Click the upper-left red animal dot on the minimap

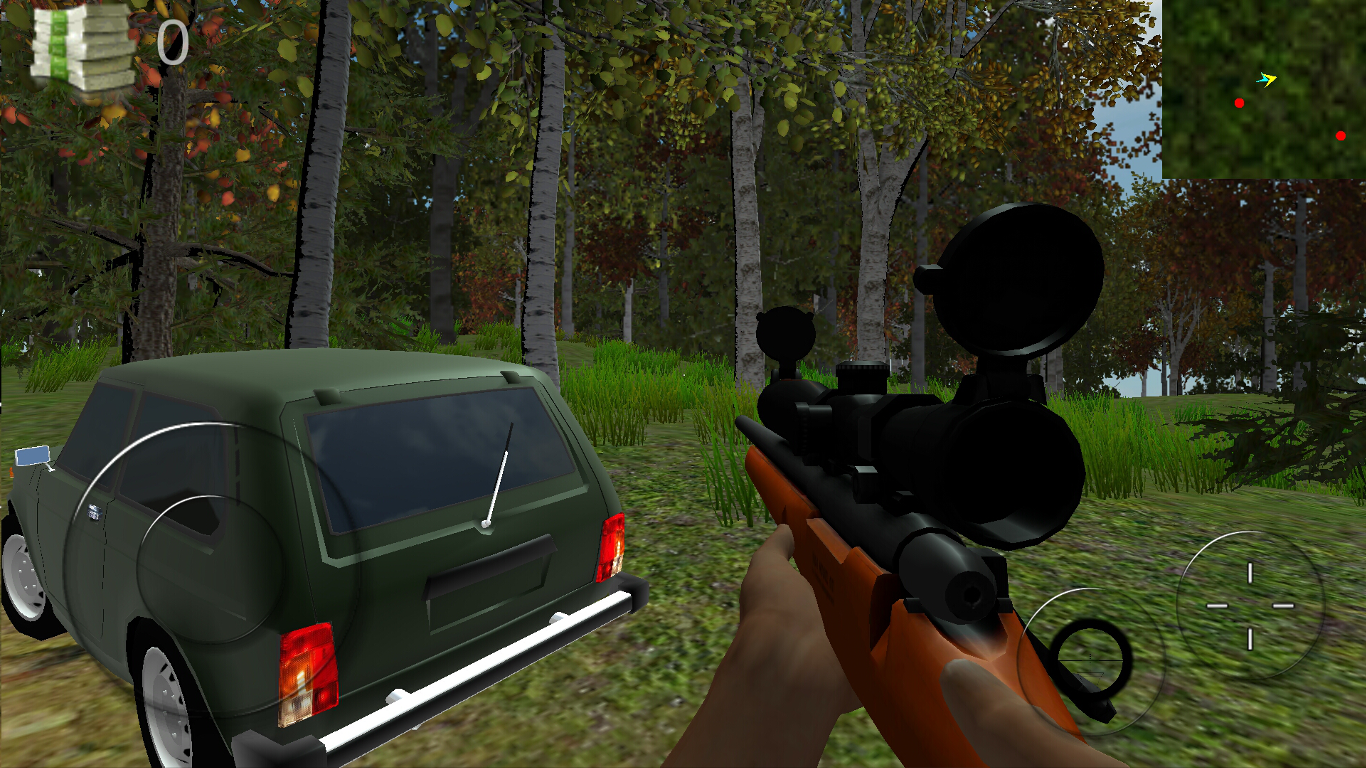(1238, 101)
